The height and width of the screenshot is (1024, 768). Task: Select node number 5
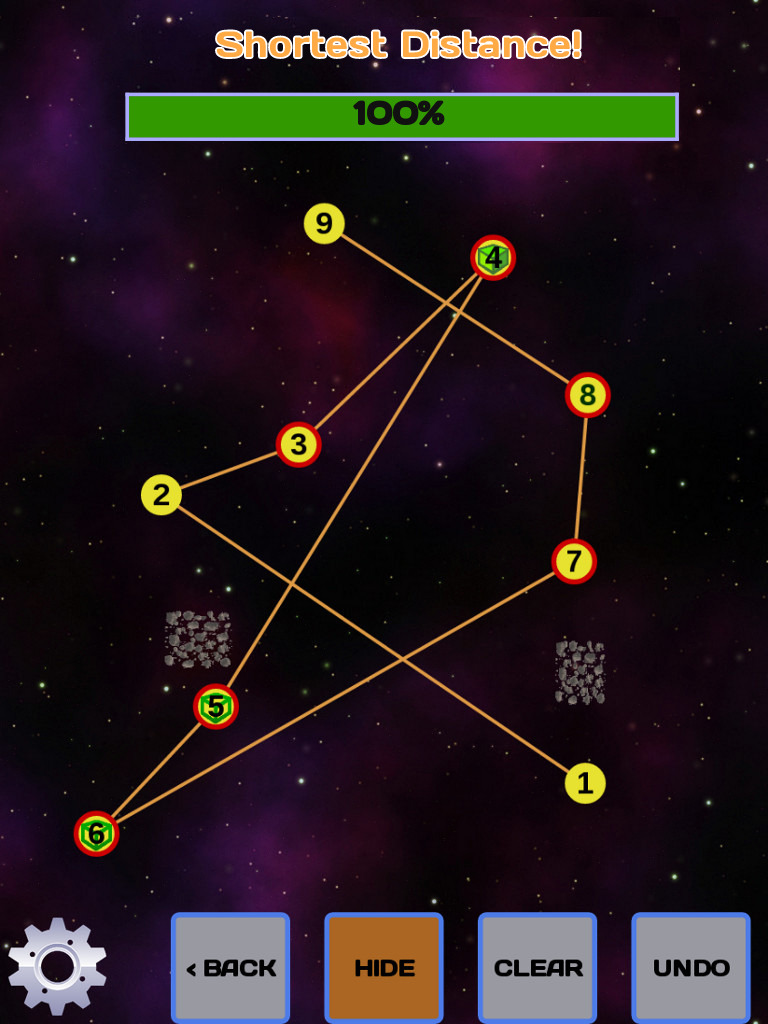point(216,707)
